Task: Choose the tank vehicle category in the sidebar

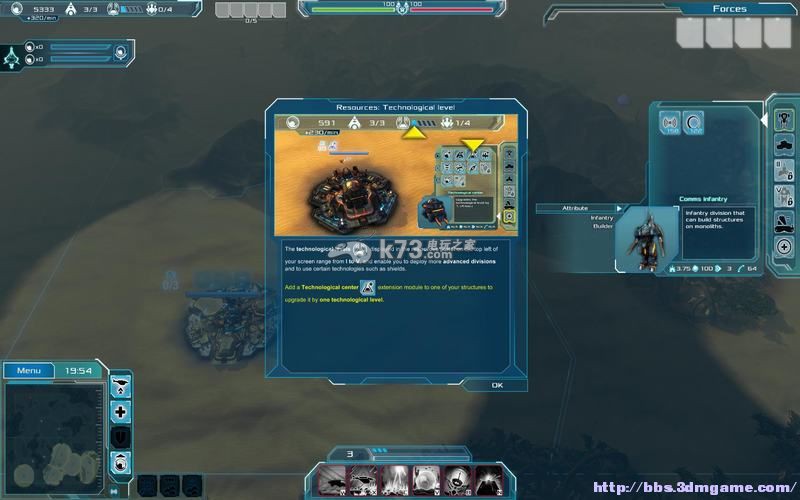Action: pyautogui.click(x=784, y=145)
